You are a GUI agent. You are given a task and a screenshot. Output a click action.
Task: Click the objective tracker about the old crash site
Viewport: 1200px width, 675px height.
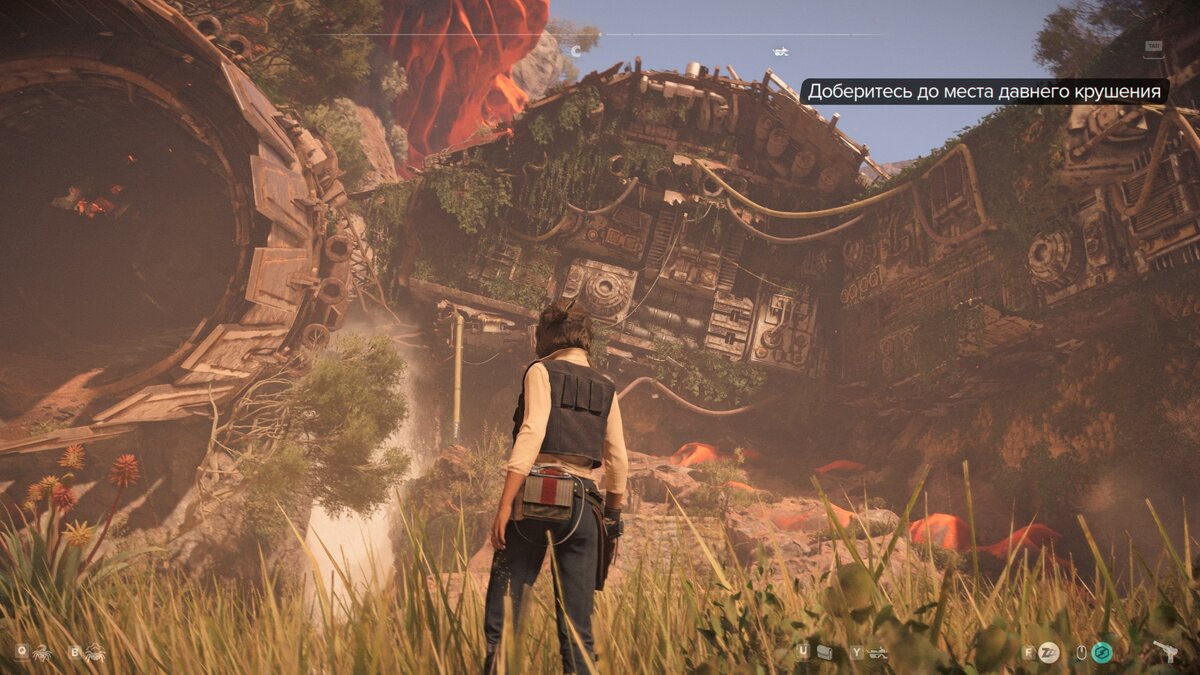(984, 91)
